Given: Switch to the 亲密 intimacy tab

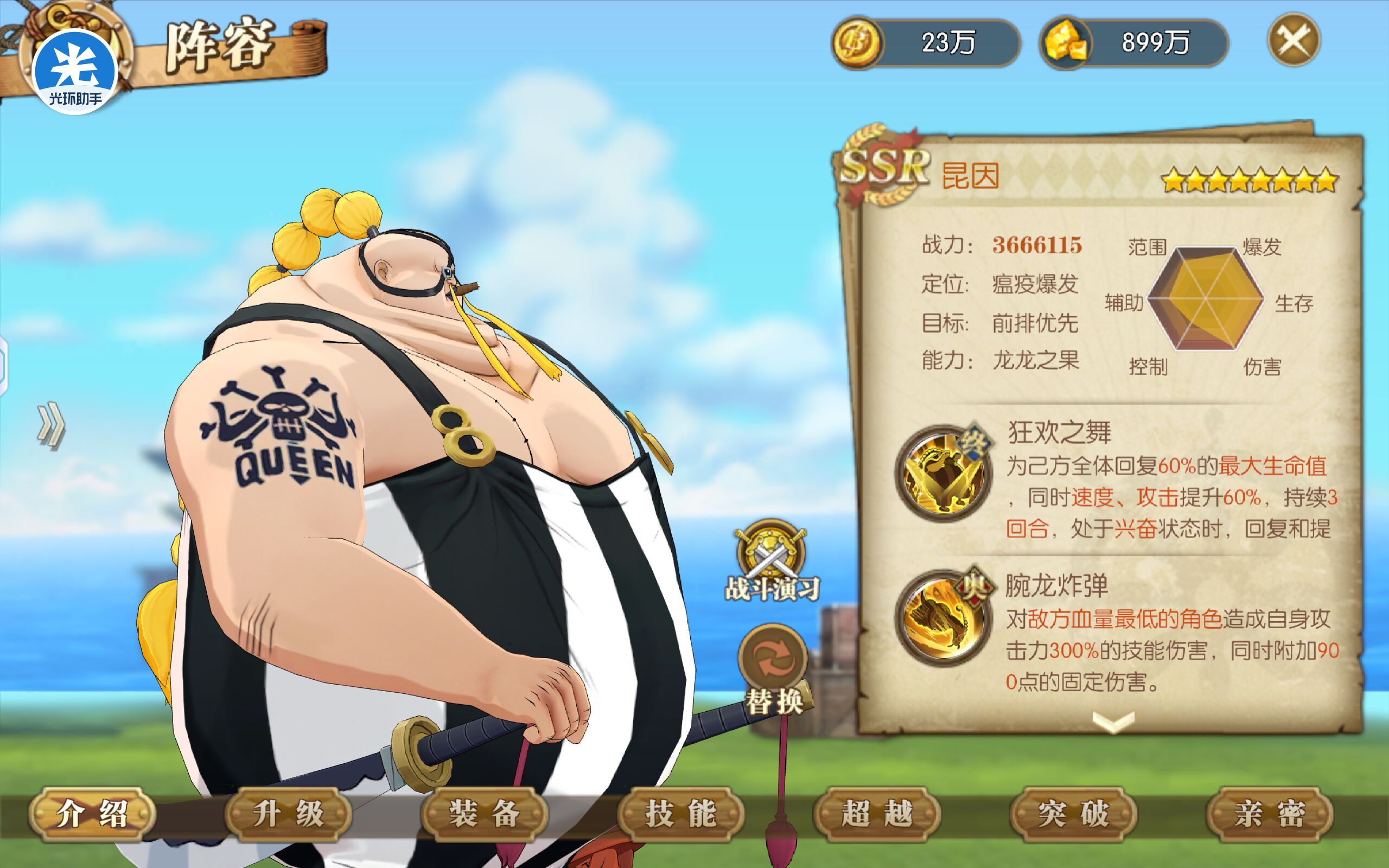Looking at the screenshot, I should [1270, 814].
